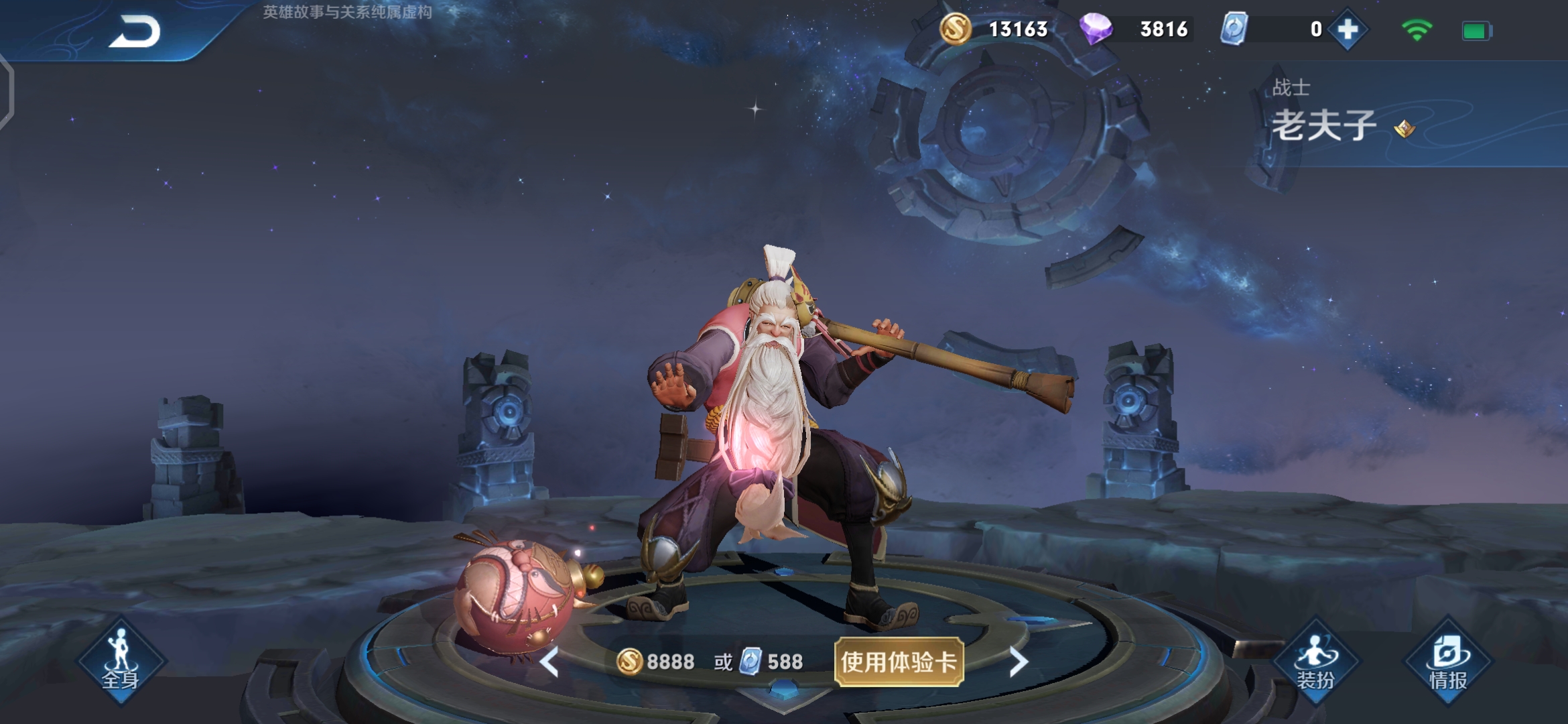This screenshot has width=1568, height=724.
Task: Click the gold coin currency icon
Action: pos(954,29)
